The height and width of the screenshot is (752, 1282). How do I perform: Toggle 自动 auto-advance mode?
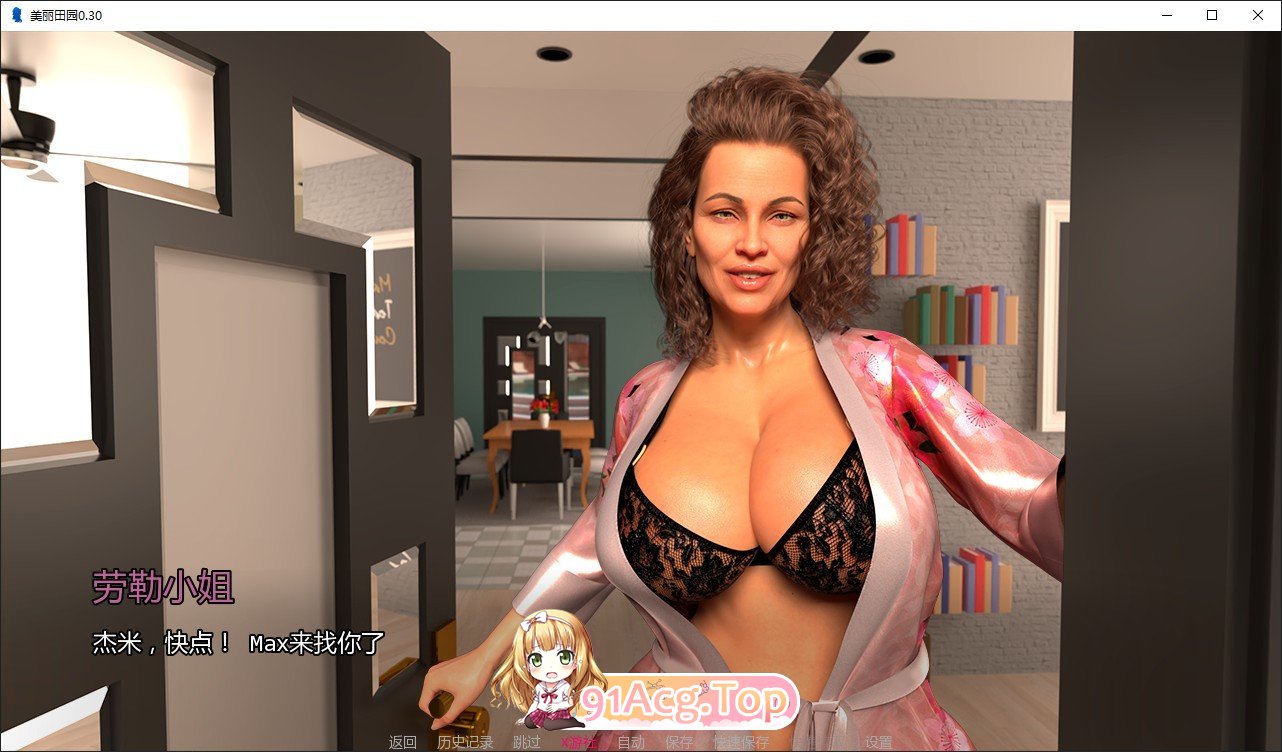pyautogui.click(x=630, y=742)
